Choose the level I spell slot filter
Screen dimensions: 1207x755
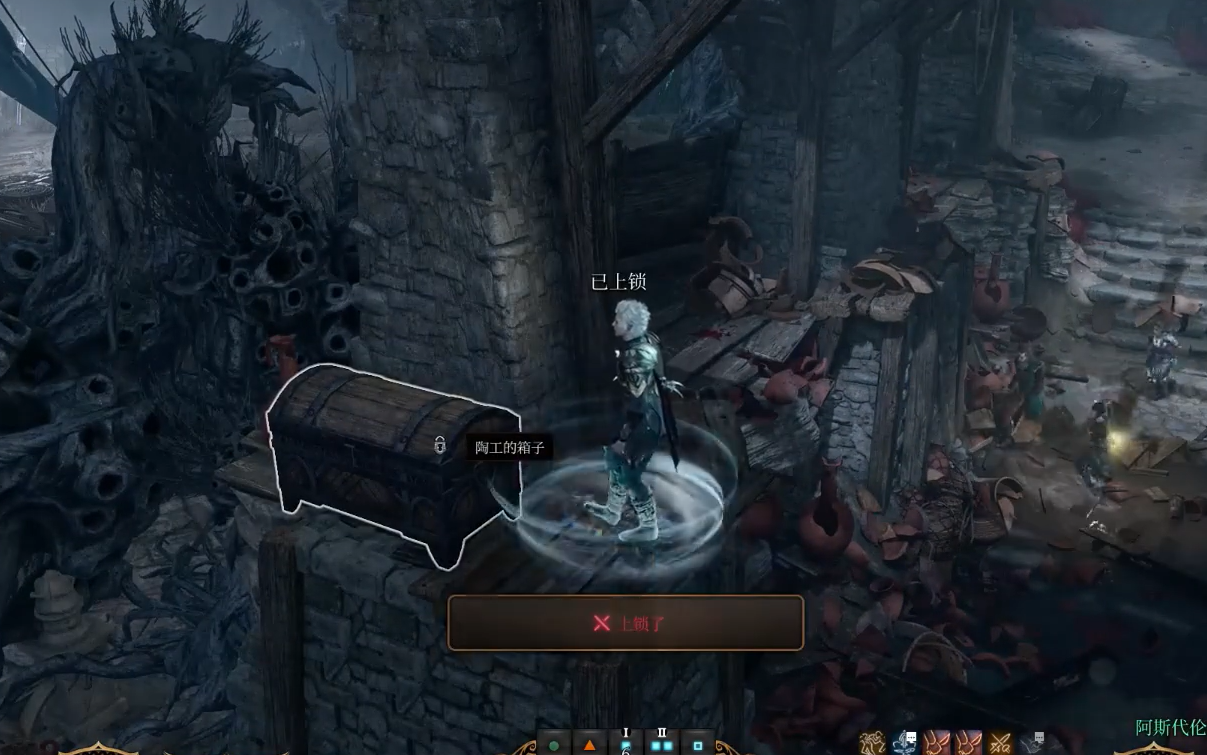pos(626,744)
